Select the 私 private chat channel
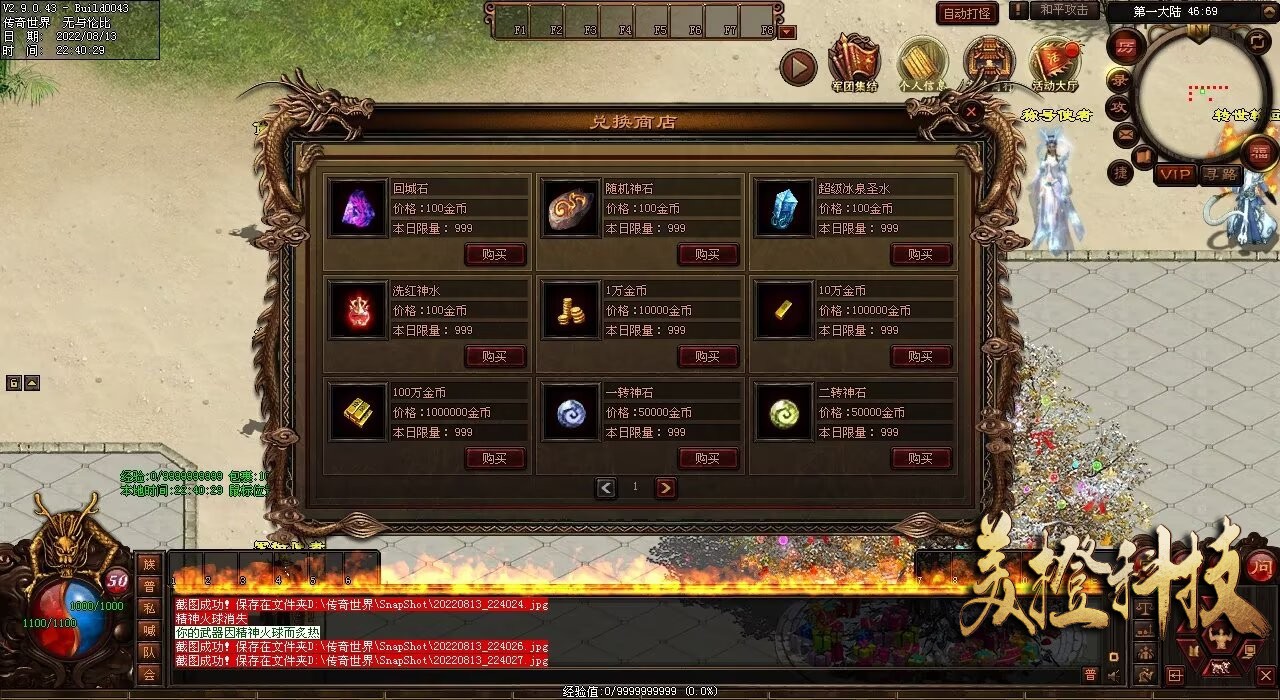 click(149, 608)
